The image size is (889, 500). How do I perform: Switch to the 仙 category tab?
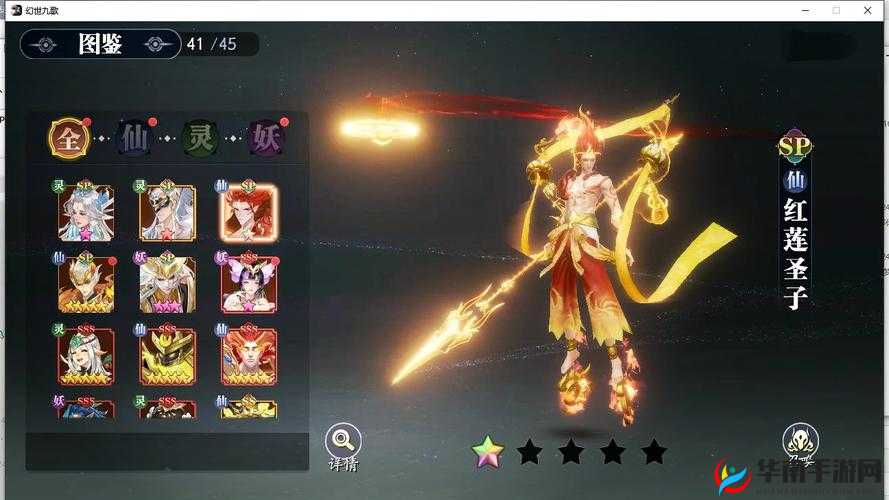tap(133, 139)
